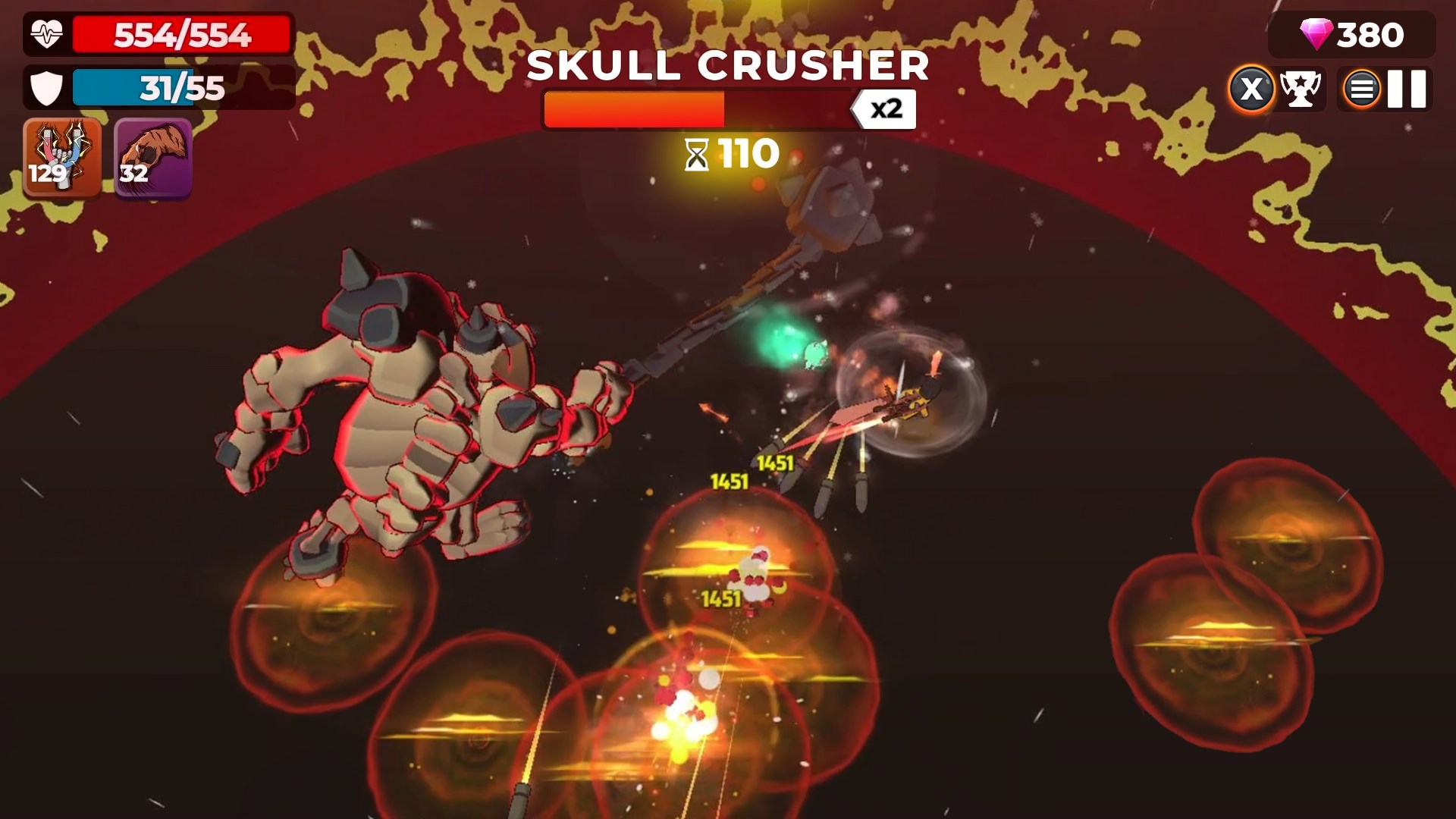
Task: Click the Skull Crusher boss title
Action: (x=728, y=67)
